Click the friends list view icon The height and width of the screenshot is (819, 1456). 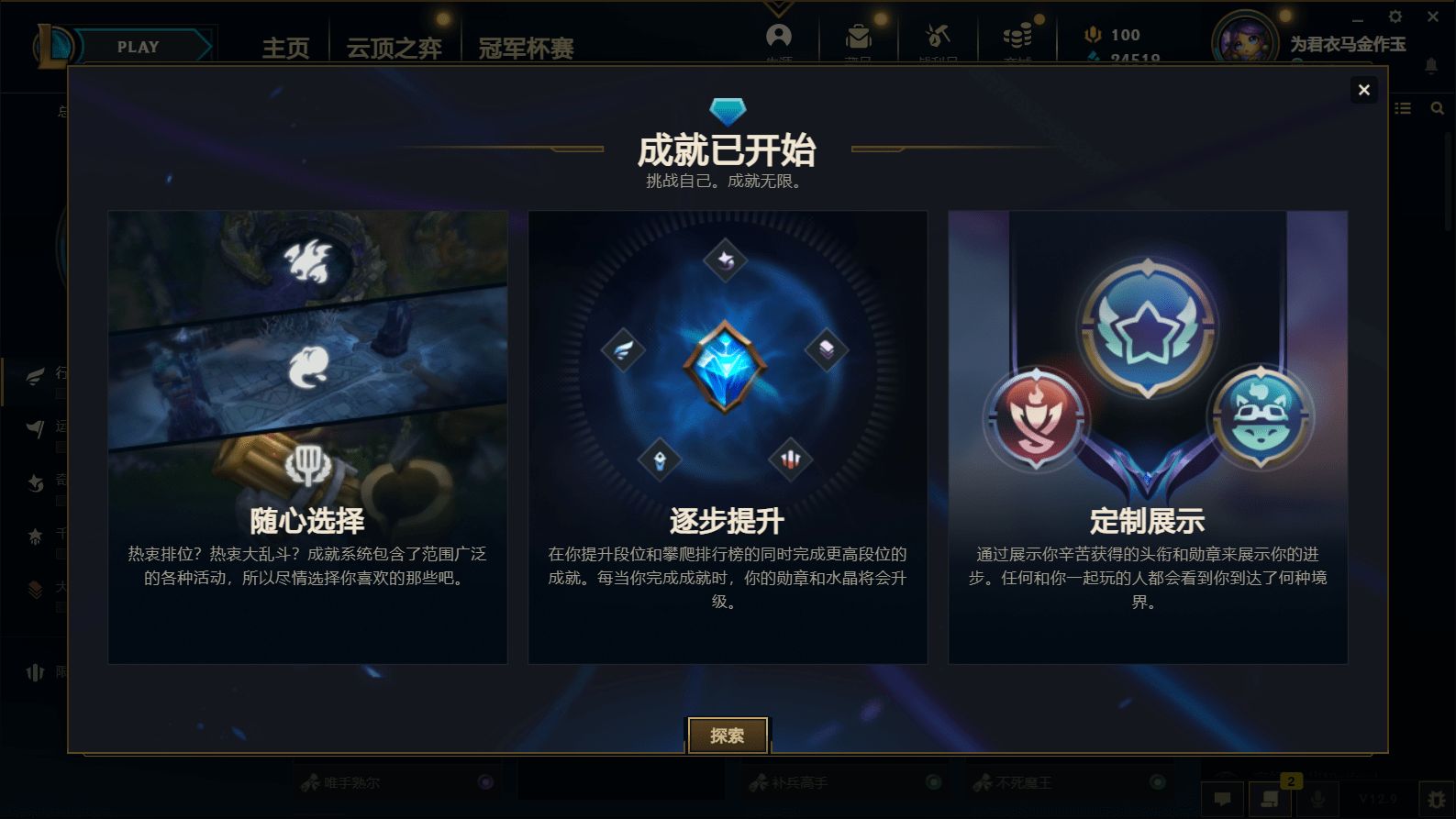1403,107
